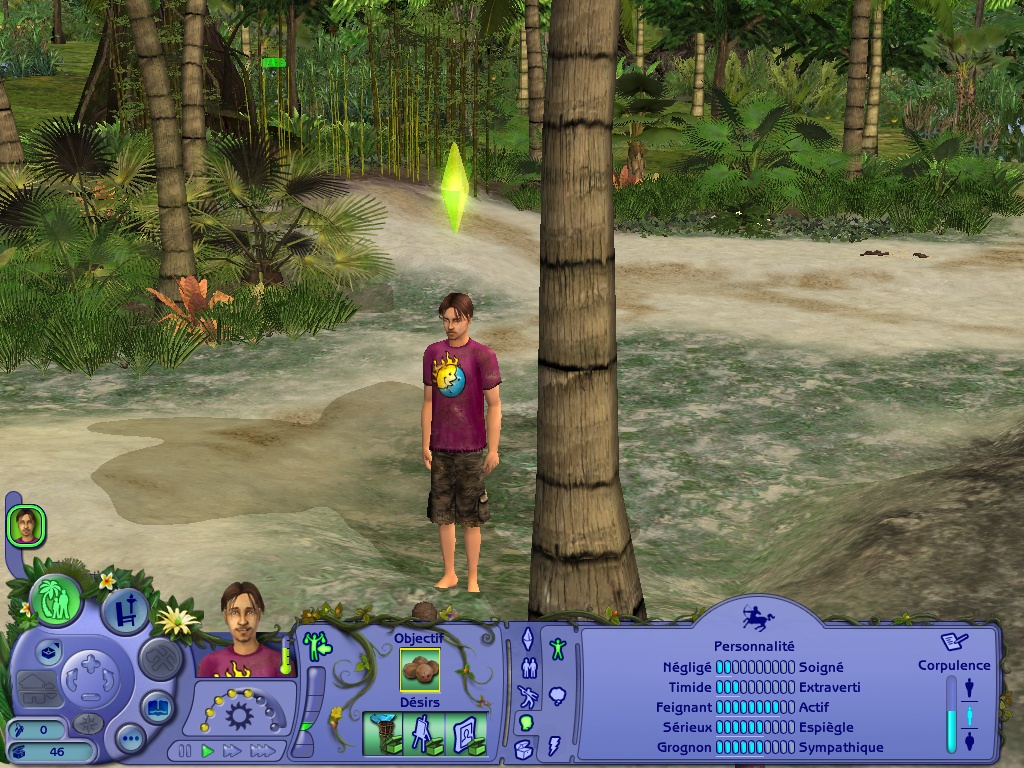This screenshot has width=1024, height=768.
Task: Enter Buy mode with the chair icon
Action: [124, 612]
